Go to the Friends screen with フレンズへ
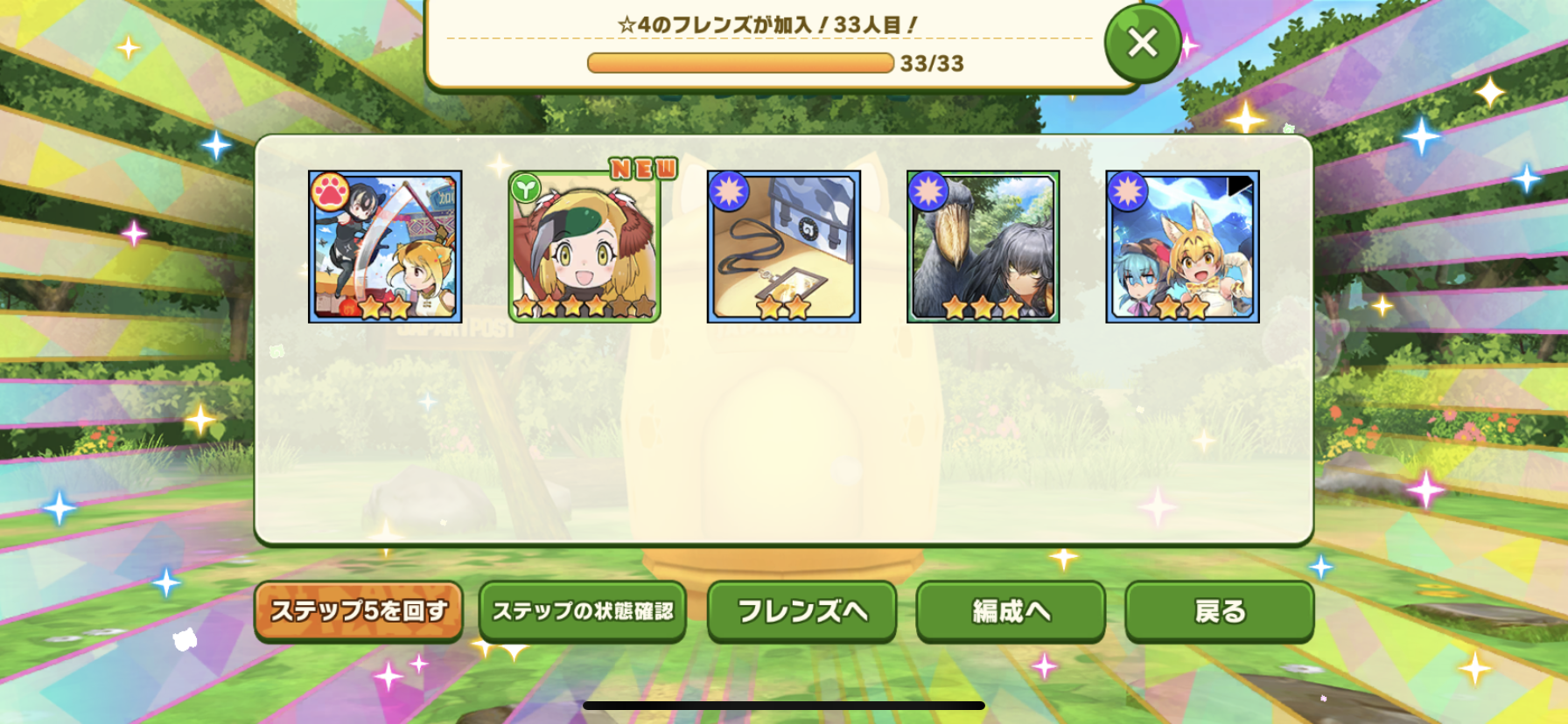The image size is (1568, 724). [801, 611]
